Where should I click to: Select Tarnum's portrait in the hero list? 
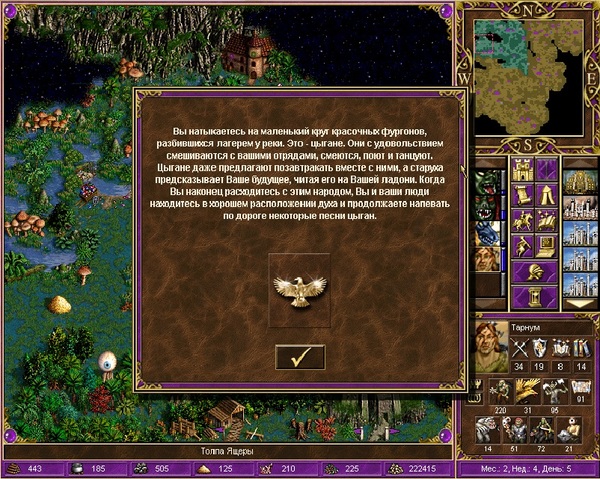488,258
